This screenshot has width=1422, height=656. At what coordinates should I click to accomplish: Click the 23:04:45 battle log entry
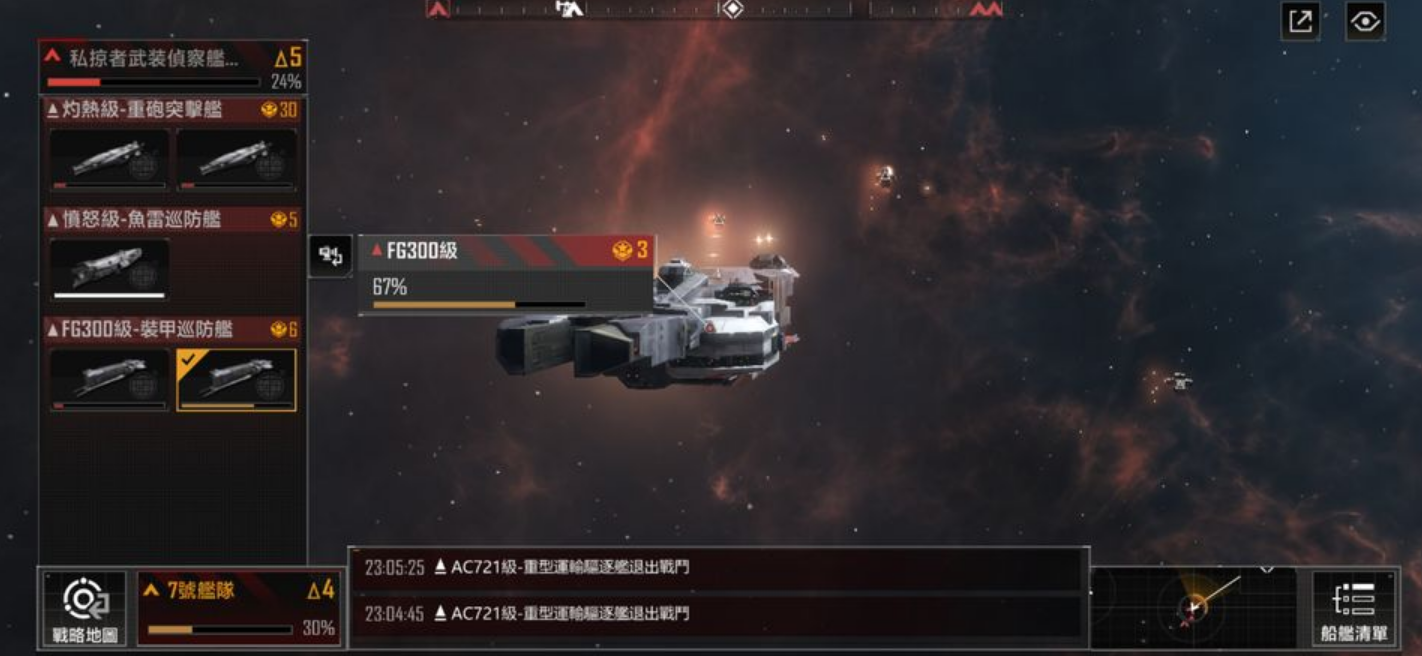tap(716, 613)
